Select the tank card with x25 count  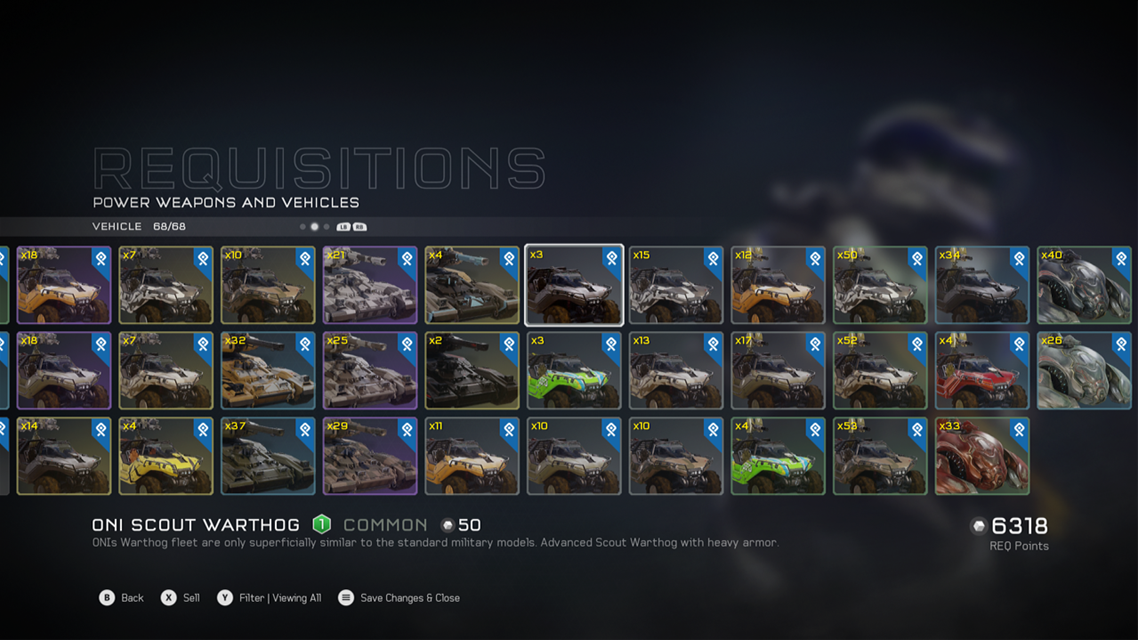(370, 371)
